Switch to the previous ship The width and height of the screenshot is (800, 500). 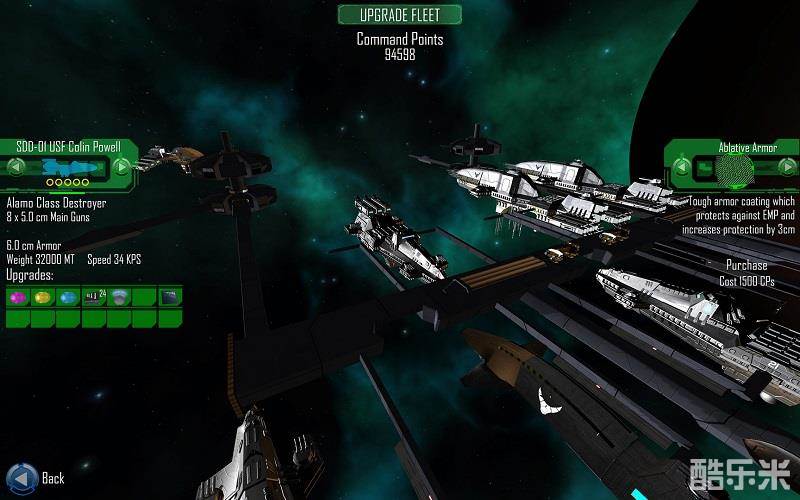(x=14, y=166)
